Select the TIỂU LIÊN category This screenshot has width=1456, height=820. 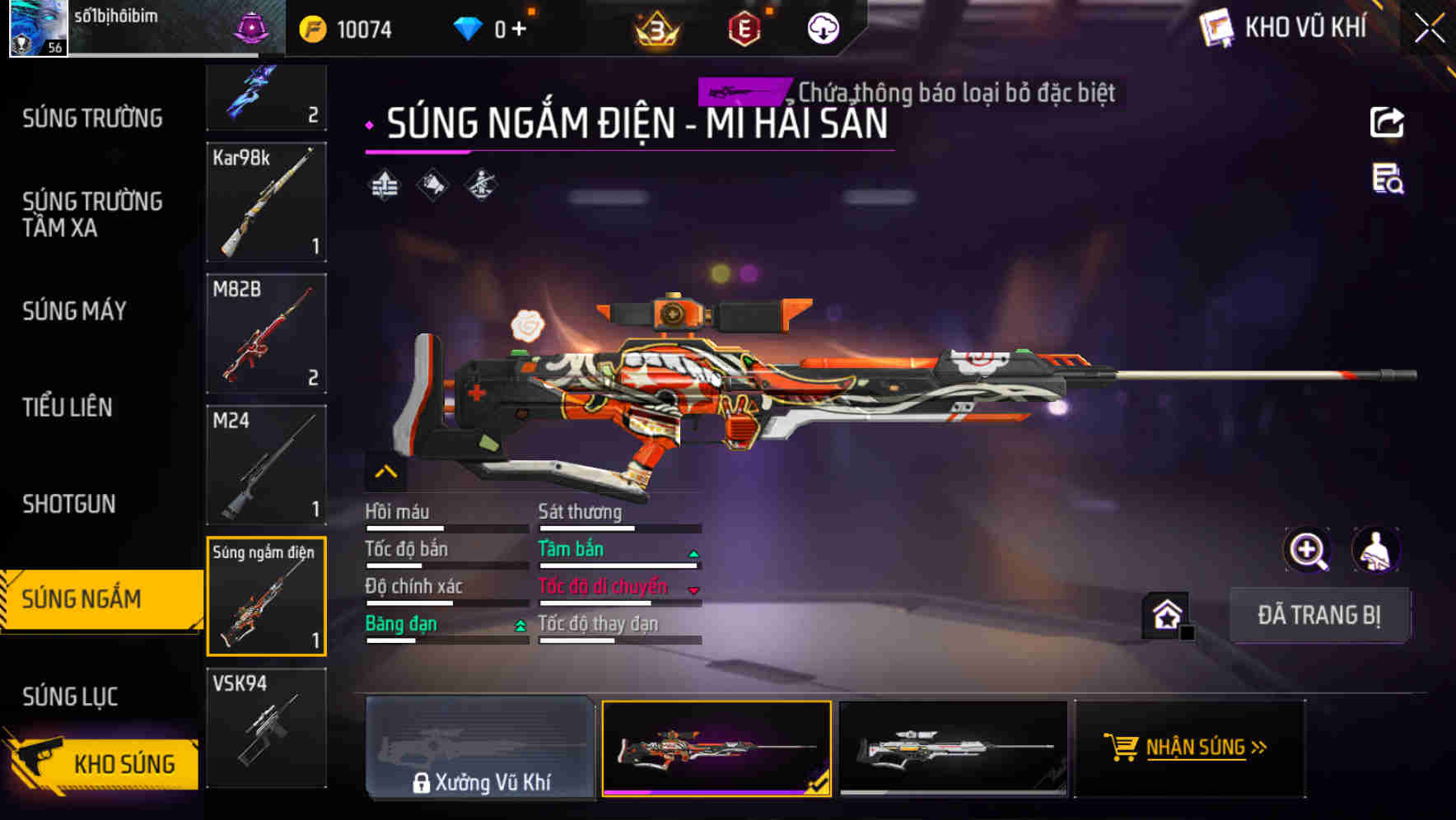[x=68, y=408]
